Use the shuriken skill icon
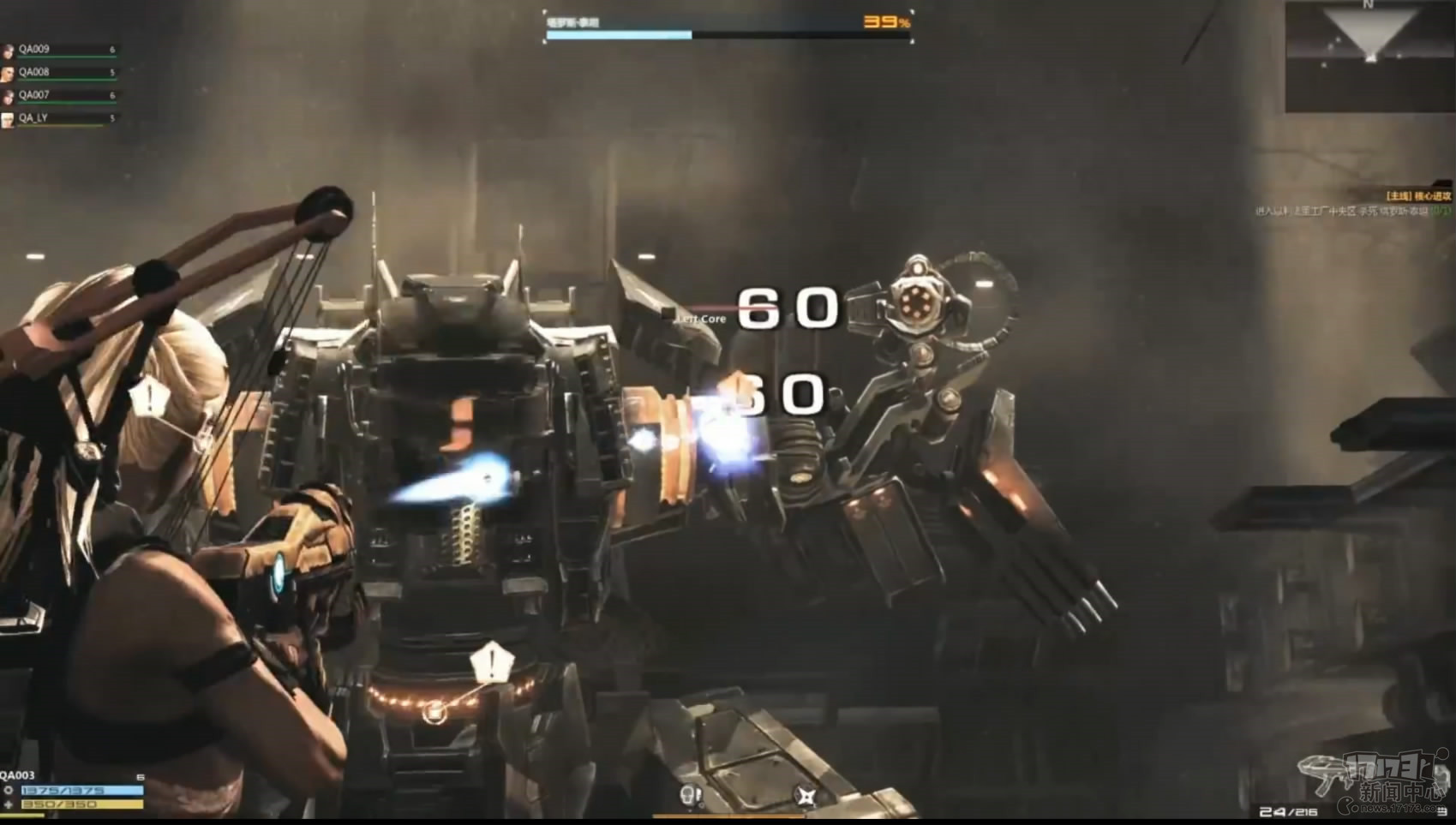Screen dimensions: 1456x825 click(806, 797)
